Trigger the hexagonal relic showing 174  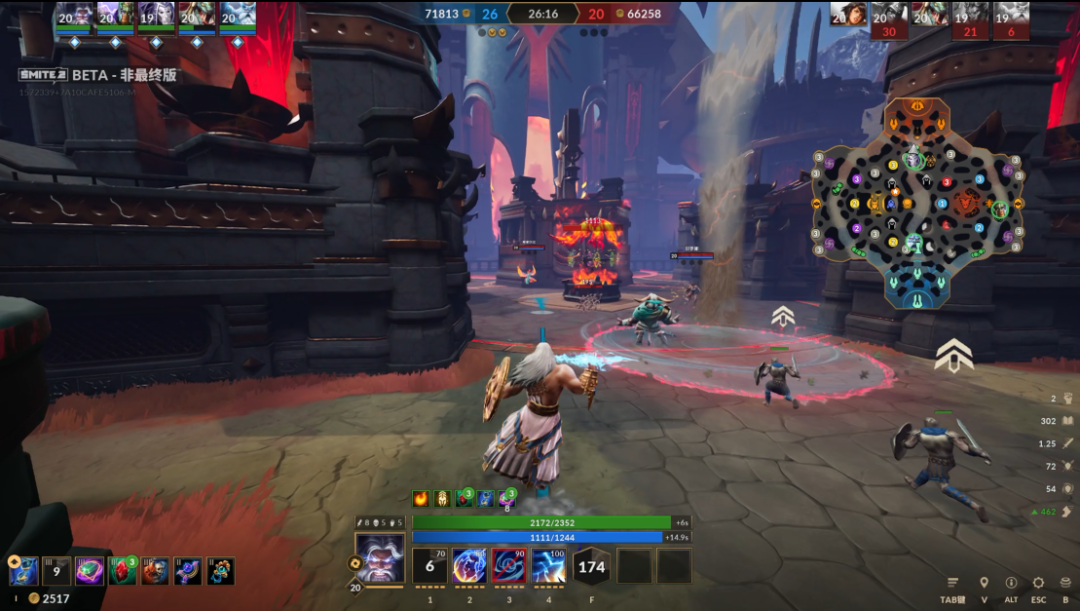tap(592, 566)
